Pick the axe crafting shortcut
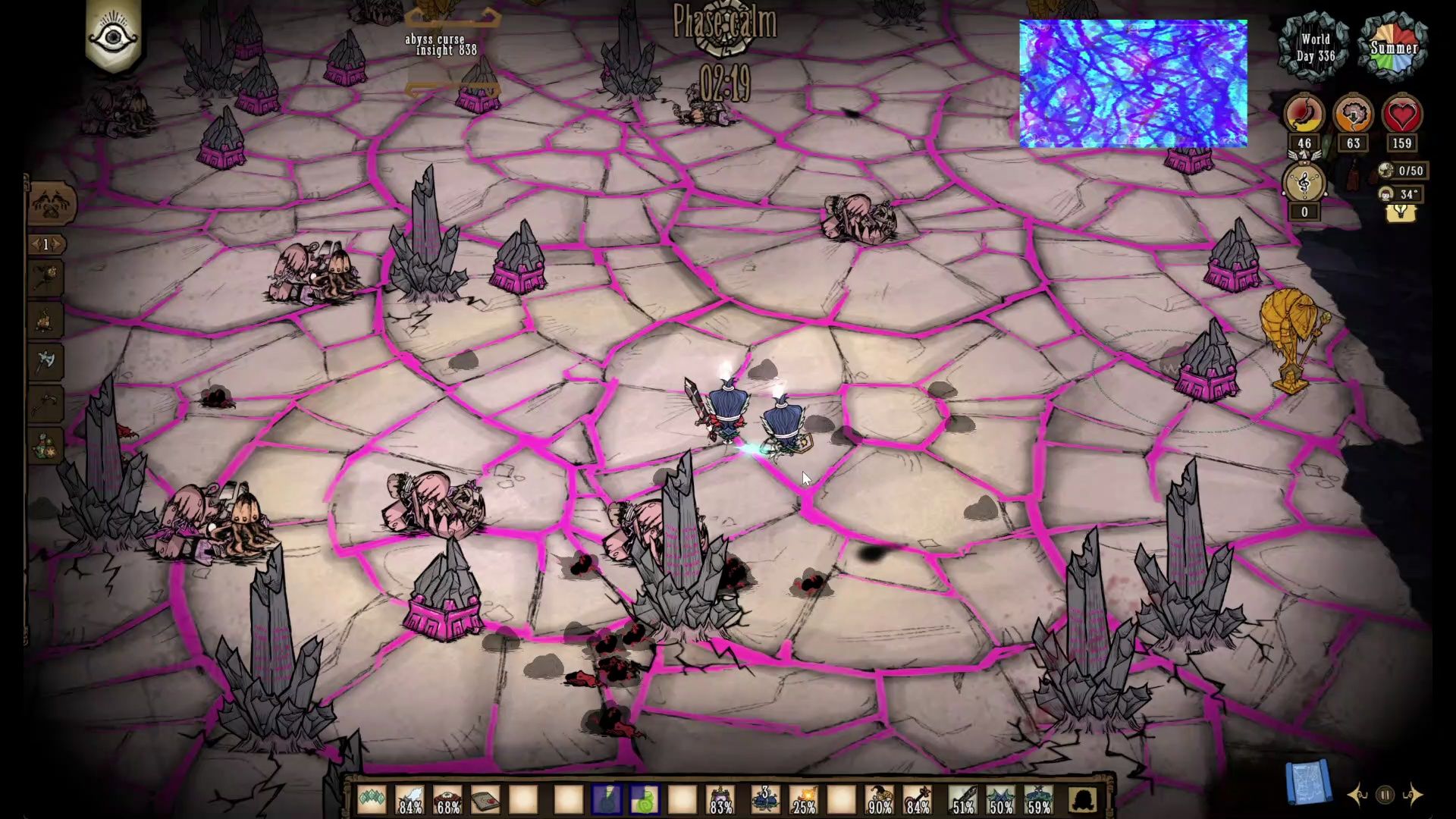The height and width of the screenshot is (819, 1456). pyautogui.click(x=46, y=362)
